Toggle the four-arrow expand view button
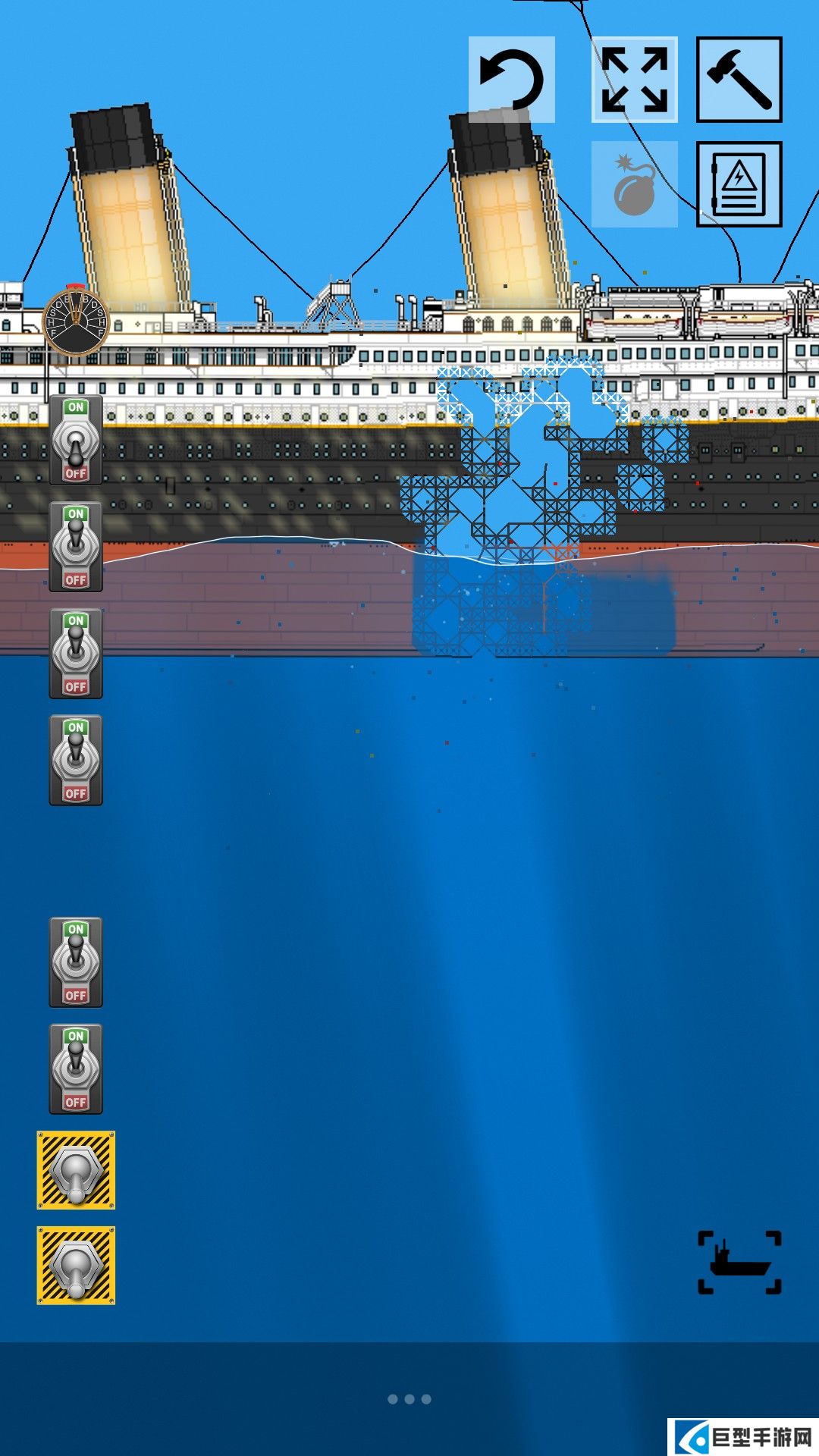 point(635,80)
